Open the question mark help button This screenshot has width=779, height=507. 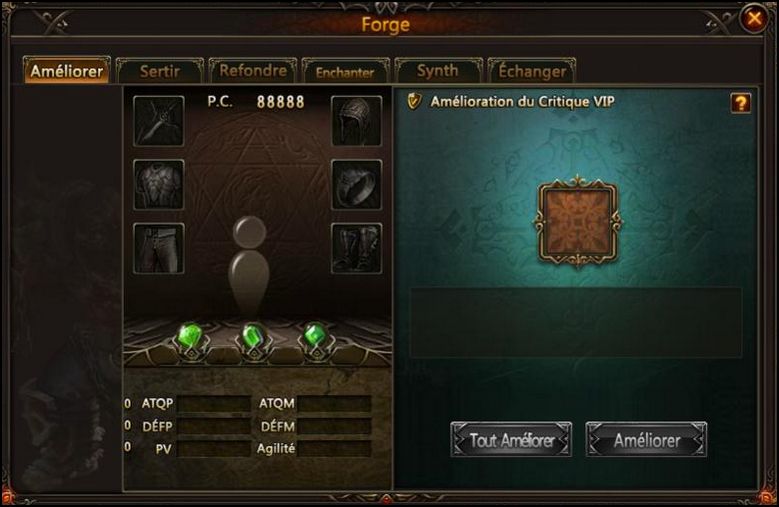[x=740, y=102]
